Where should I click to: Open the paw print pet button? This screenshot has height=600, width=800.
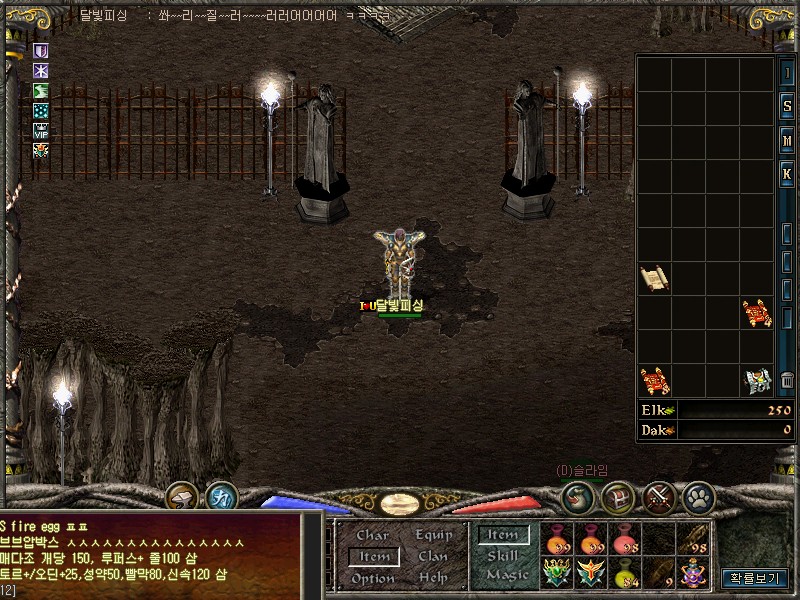pos(697,495)
